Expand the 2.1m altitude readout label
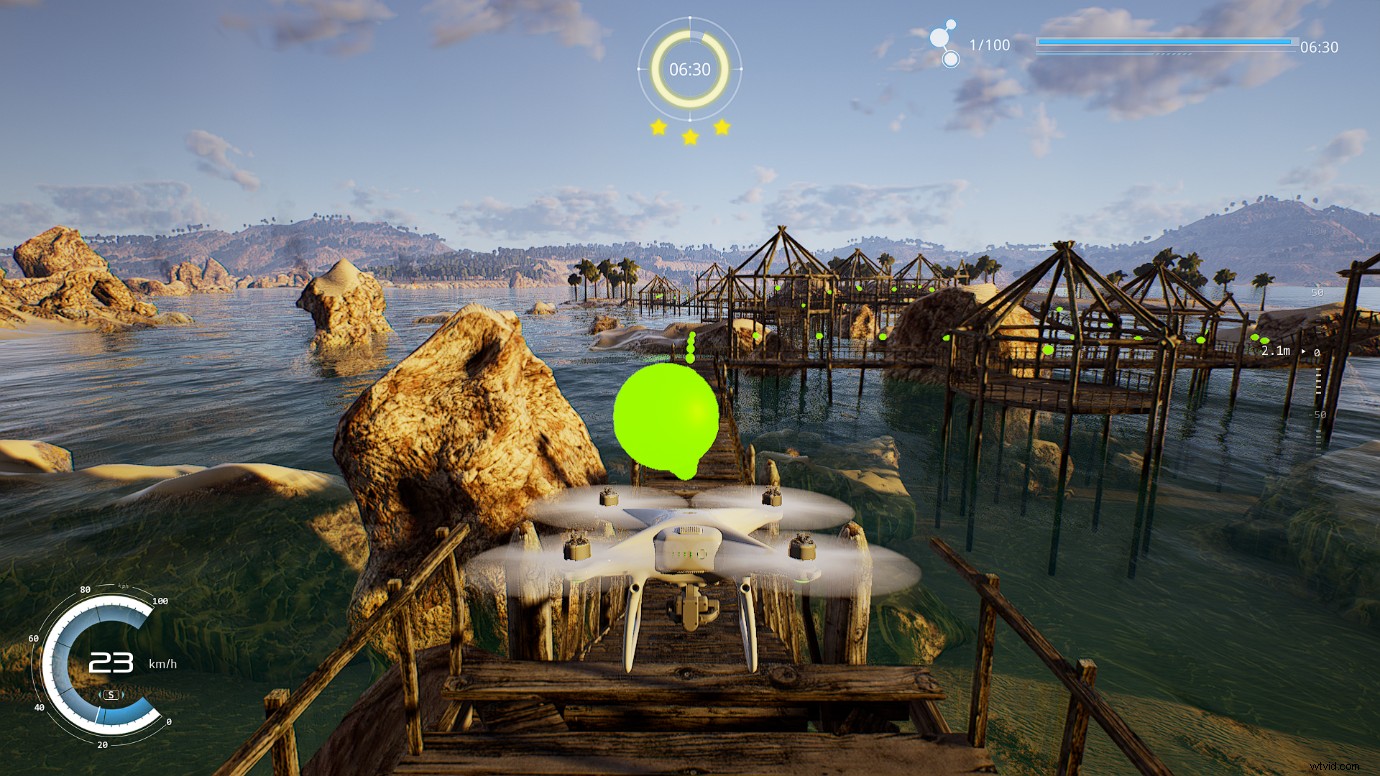Viewport: 1380px width, 776px height. click(1277, 351)
